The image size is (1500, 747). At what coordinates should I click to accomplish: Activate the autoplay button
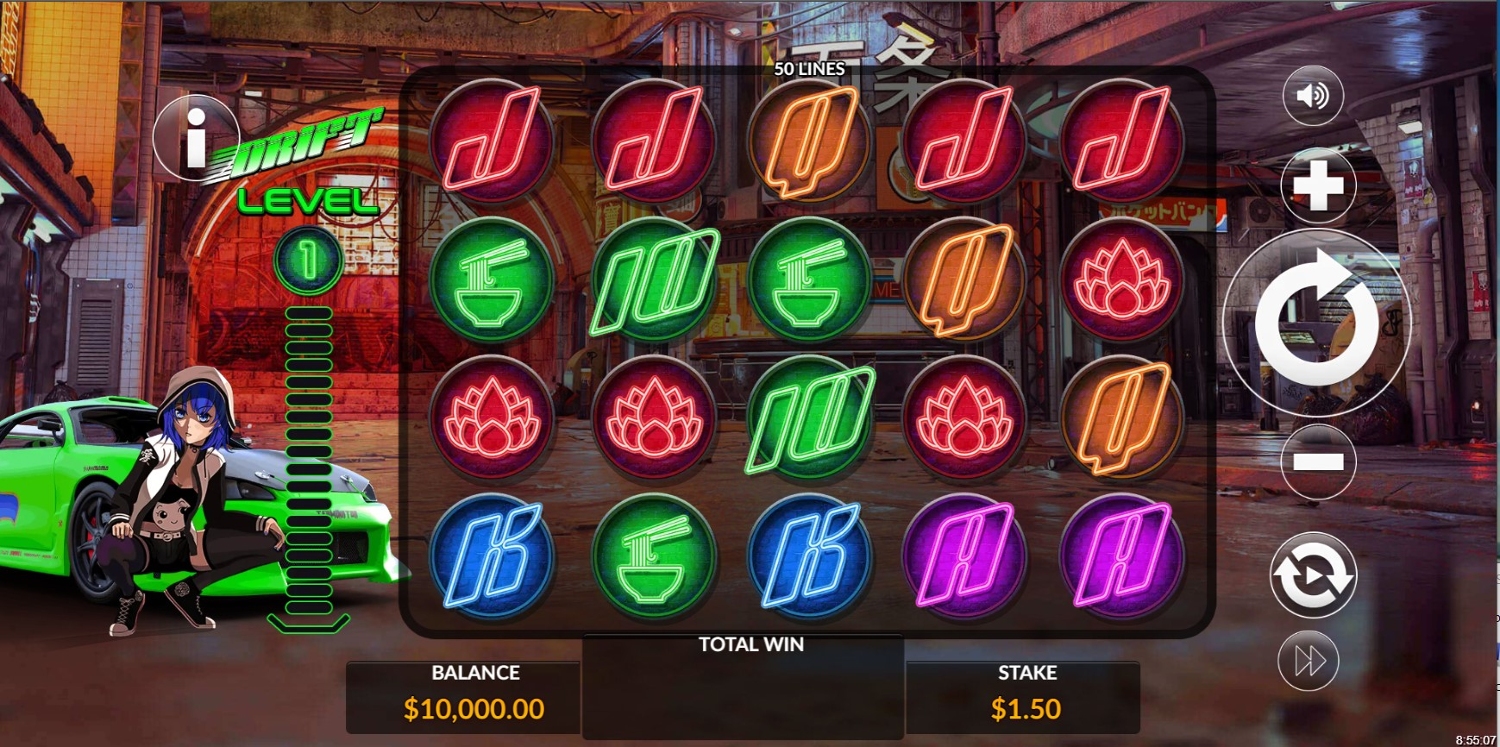[1313, 575]
